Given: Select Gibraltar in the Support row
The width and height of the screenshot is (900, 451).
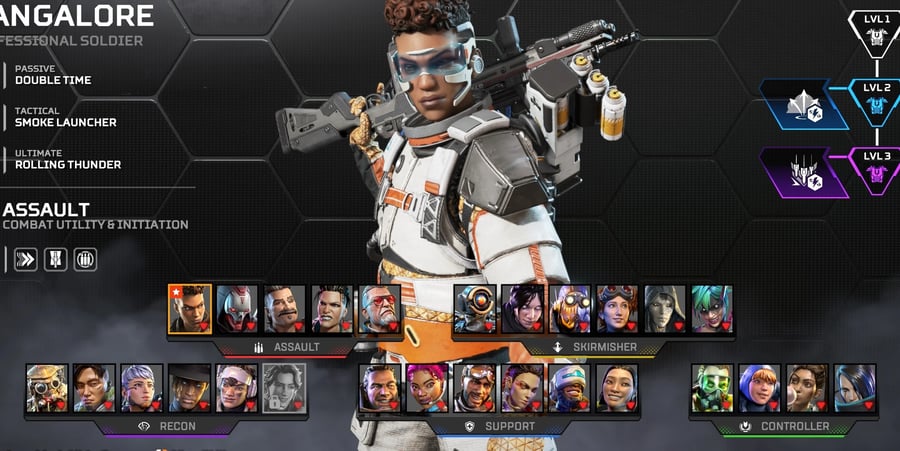Looking at the screenshot, I should pos(380,388).
